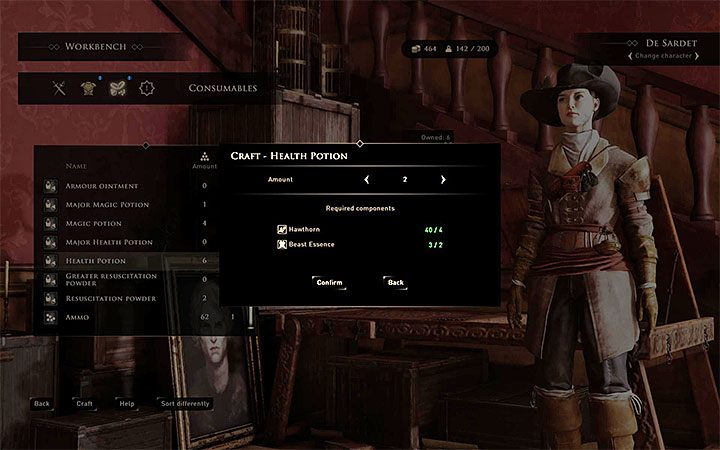Confirm crafting the Health Potion
The width and height of the screenshot is (720, 450).
point(329,282)
